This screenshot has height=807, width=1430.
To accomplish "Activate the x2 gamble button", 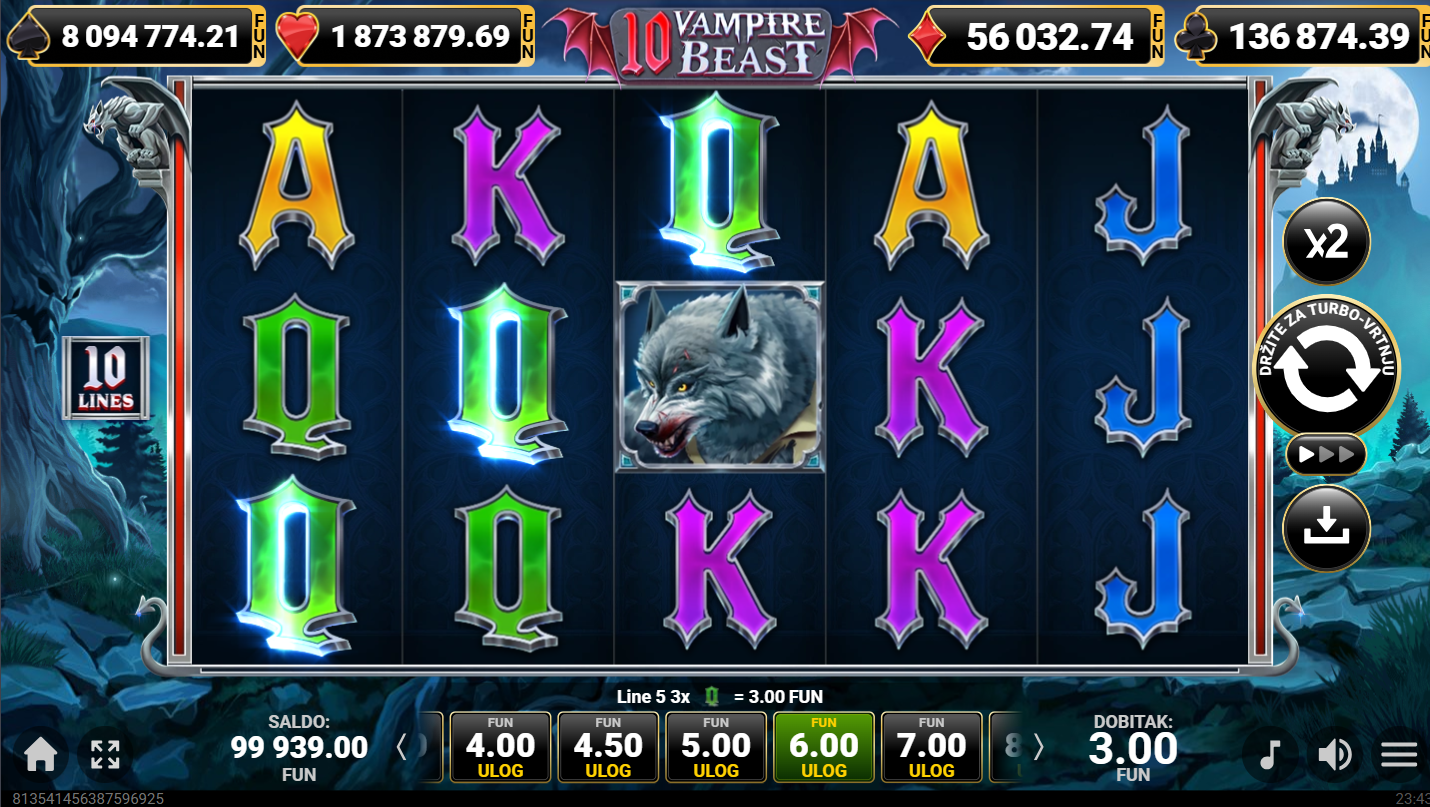I will click(1326, 242).
